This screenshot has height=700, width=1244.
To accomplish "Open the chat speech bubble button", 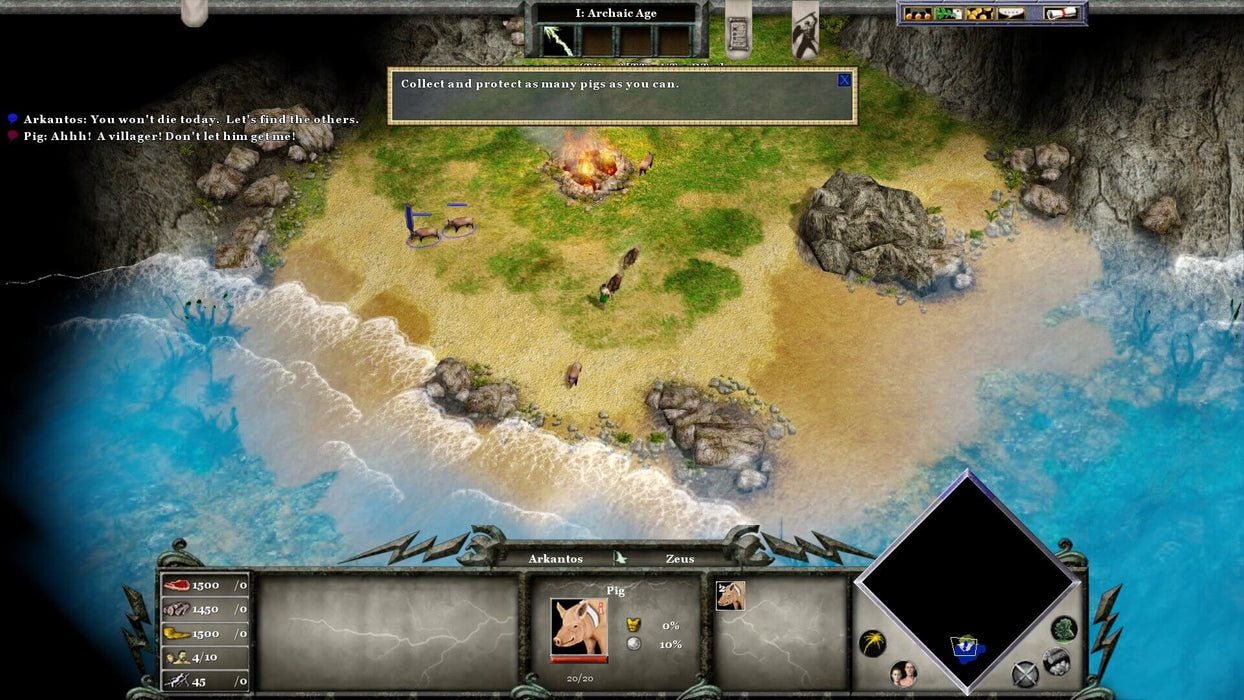I will tap(1011, 13).
